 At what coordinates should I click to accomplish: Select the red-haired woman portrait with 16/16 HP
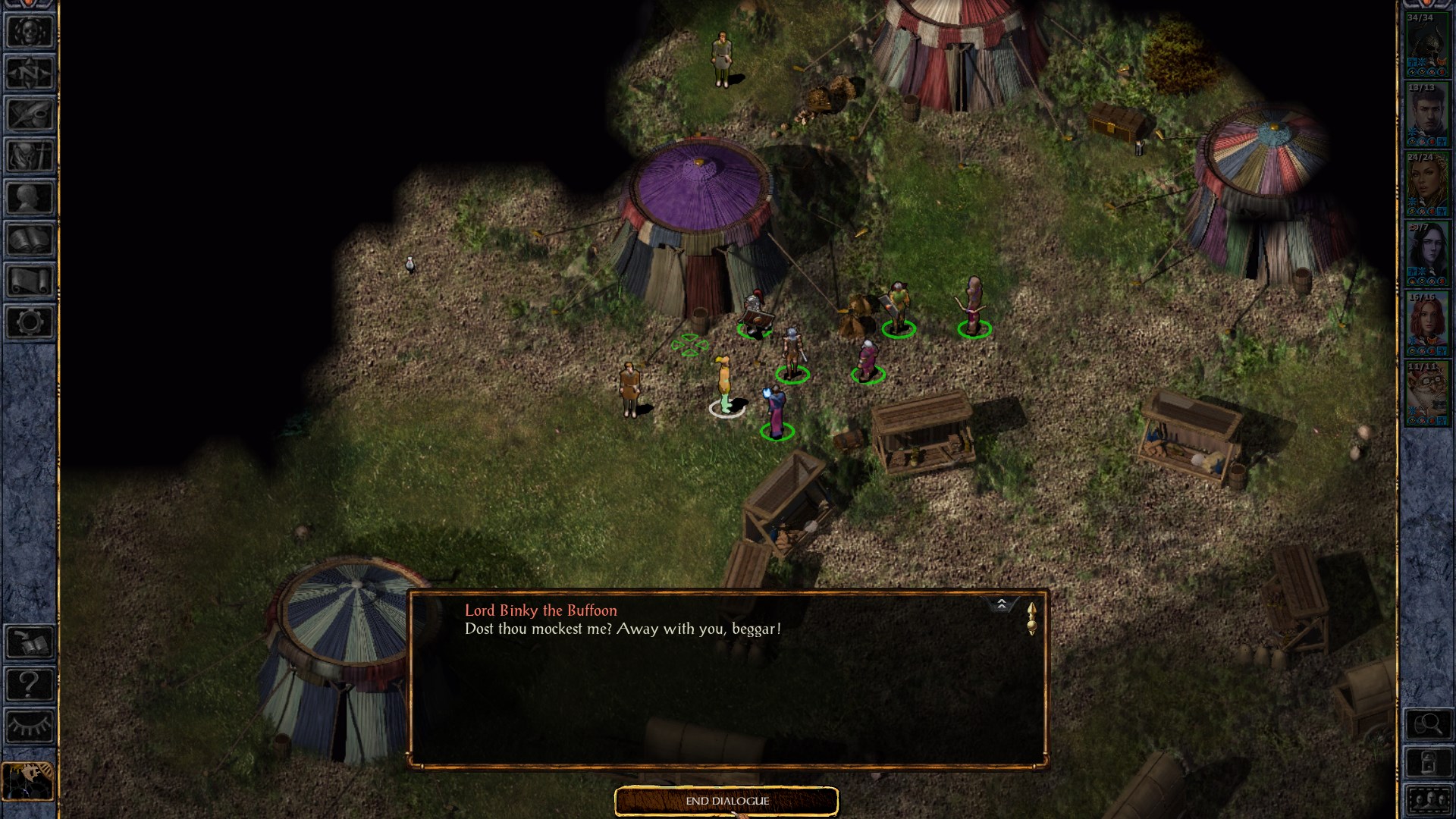click(1426, 325)
